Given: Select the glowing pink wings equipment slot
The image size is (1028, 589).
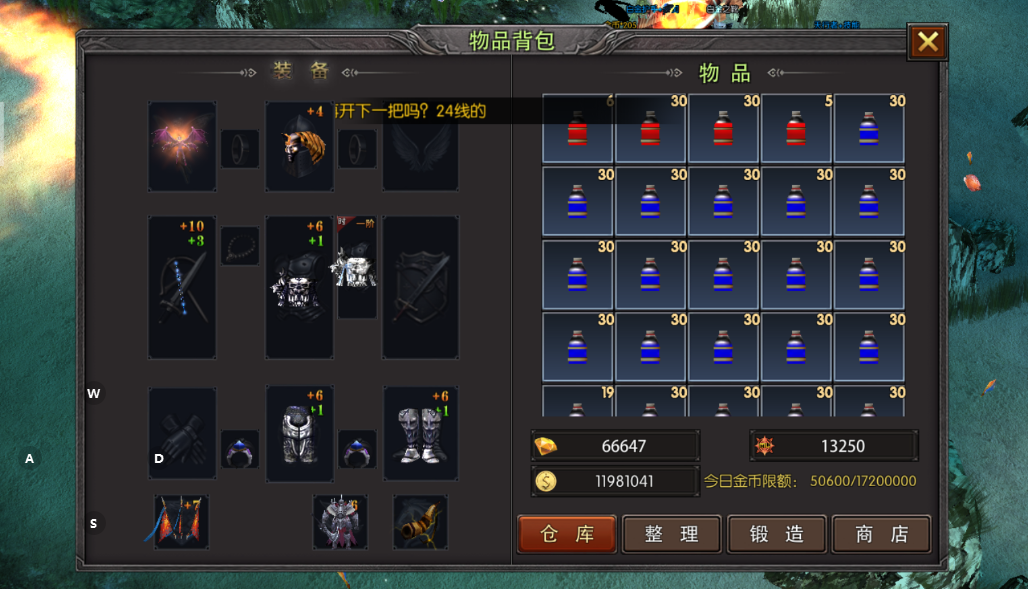Looking at the screenshot, I should [182, 146].
